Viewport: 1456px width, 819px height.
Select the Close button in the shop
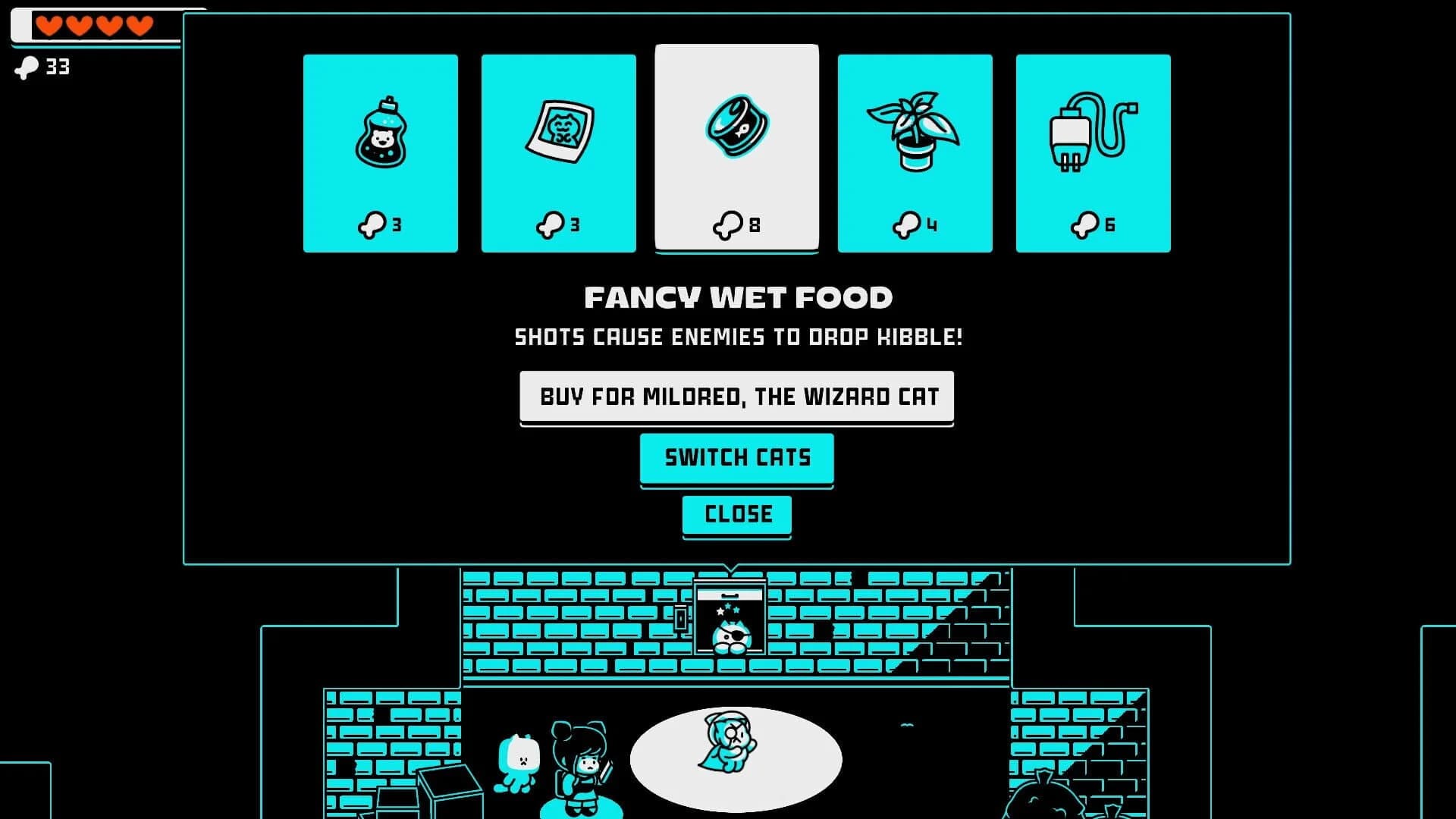(x=736, y=514)
